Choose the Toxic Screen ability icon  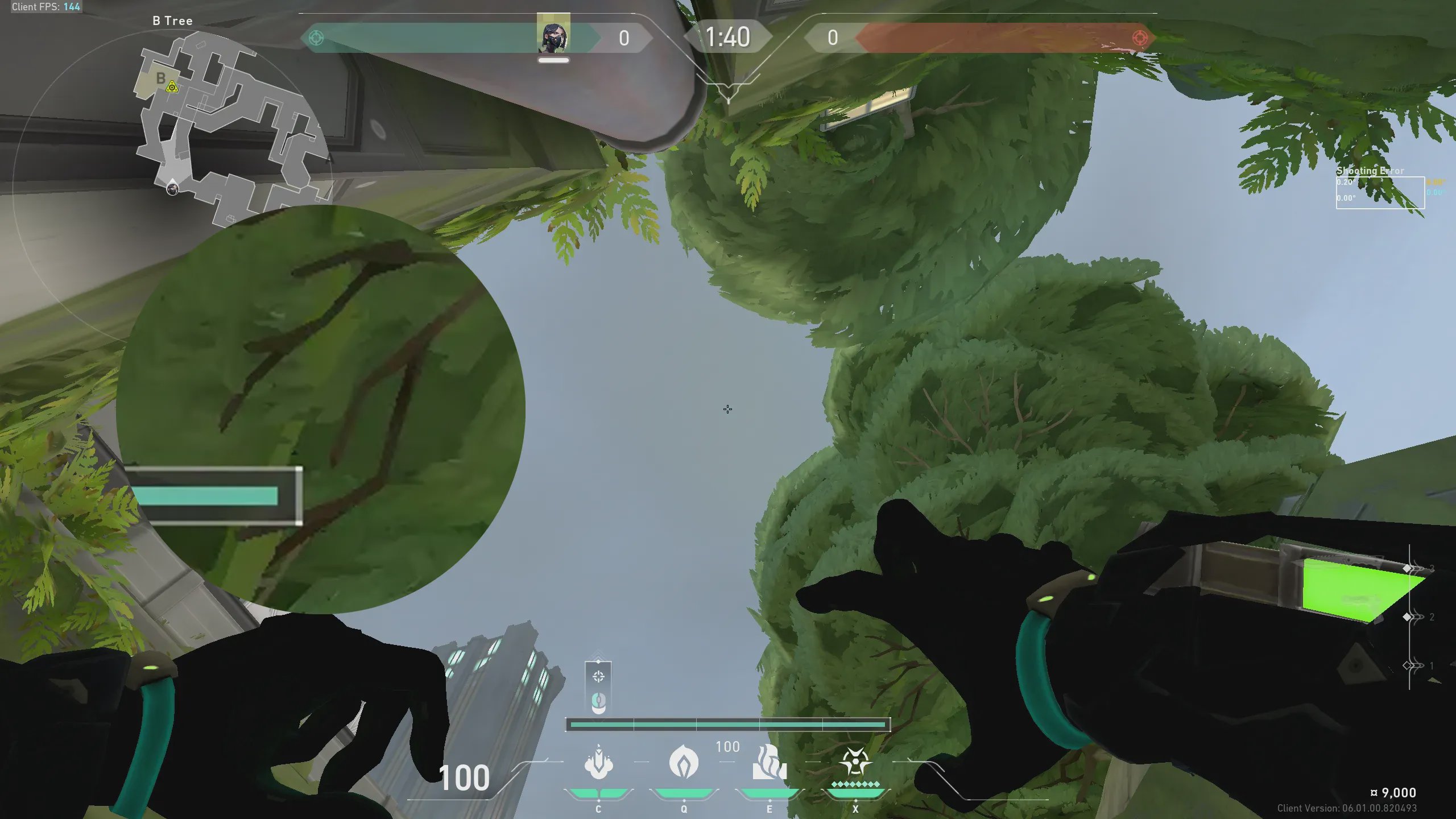[770, 762]
